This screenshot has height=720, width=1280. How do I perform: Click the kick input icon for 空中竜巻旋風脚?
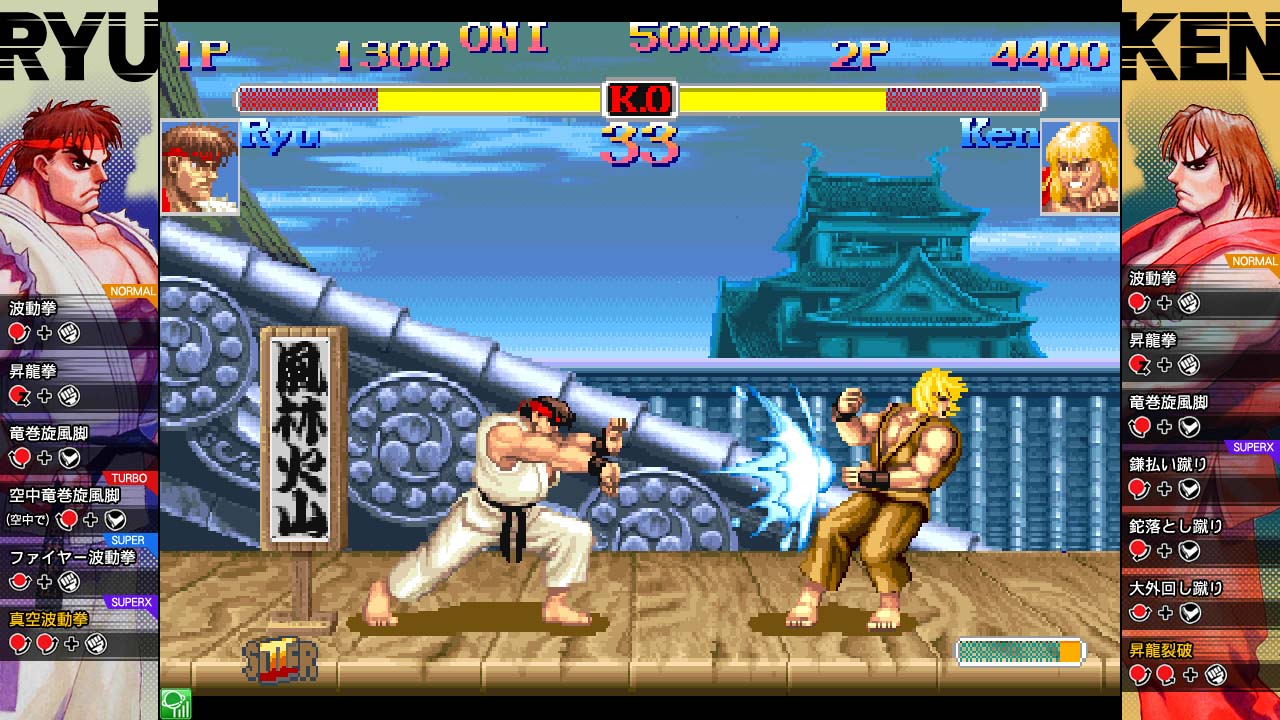pos(114,519)
